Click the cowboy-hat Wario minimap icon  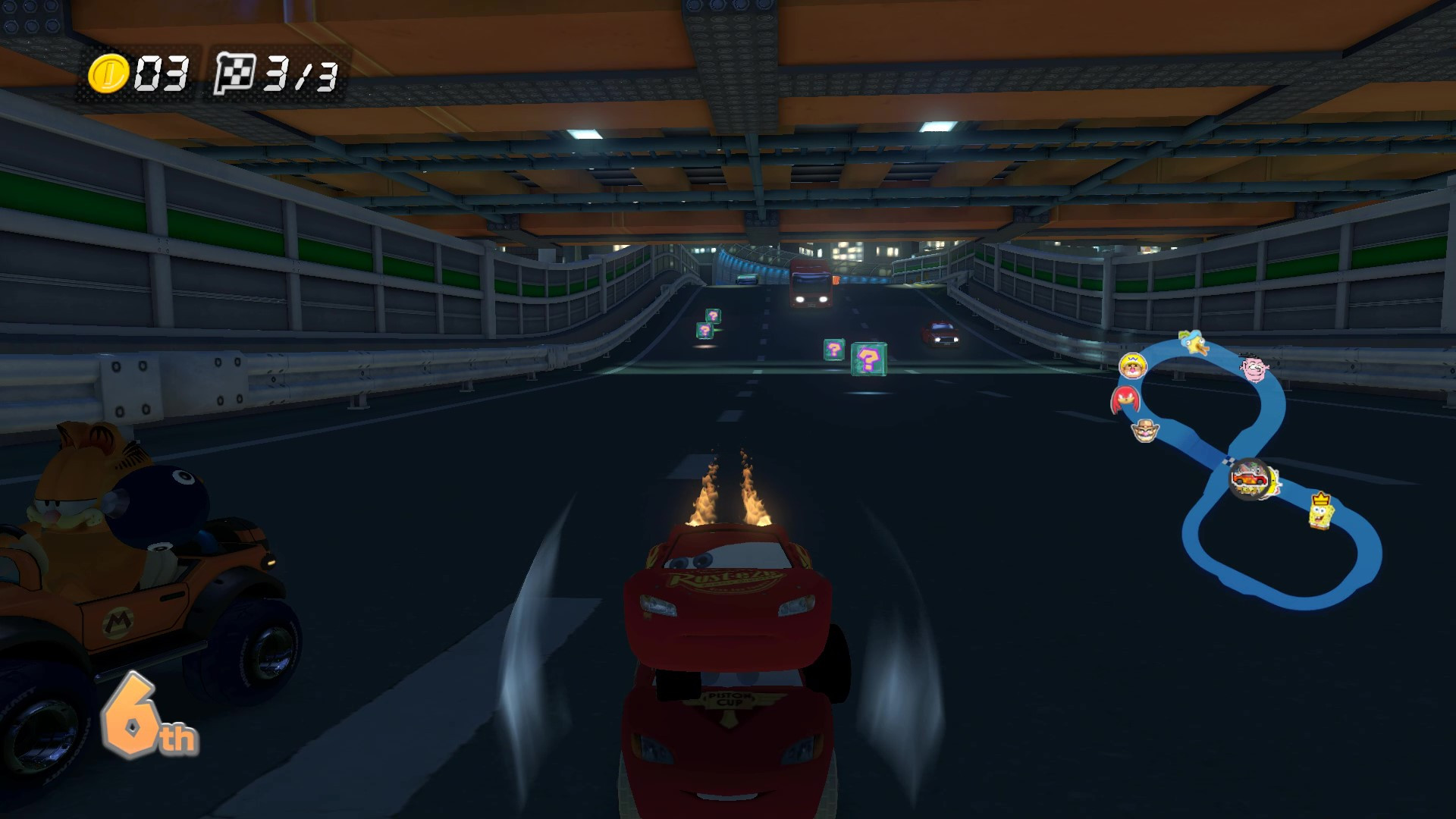point(1146,430)
